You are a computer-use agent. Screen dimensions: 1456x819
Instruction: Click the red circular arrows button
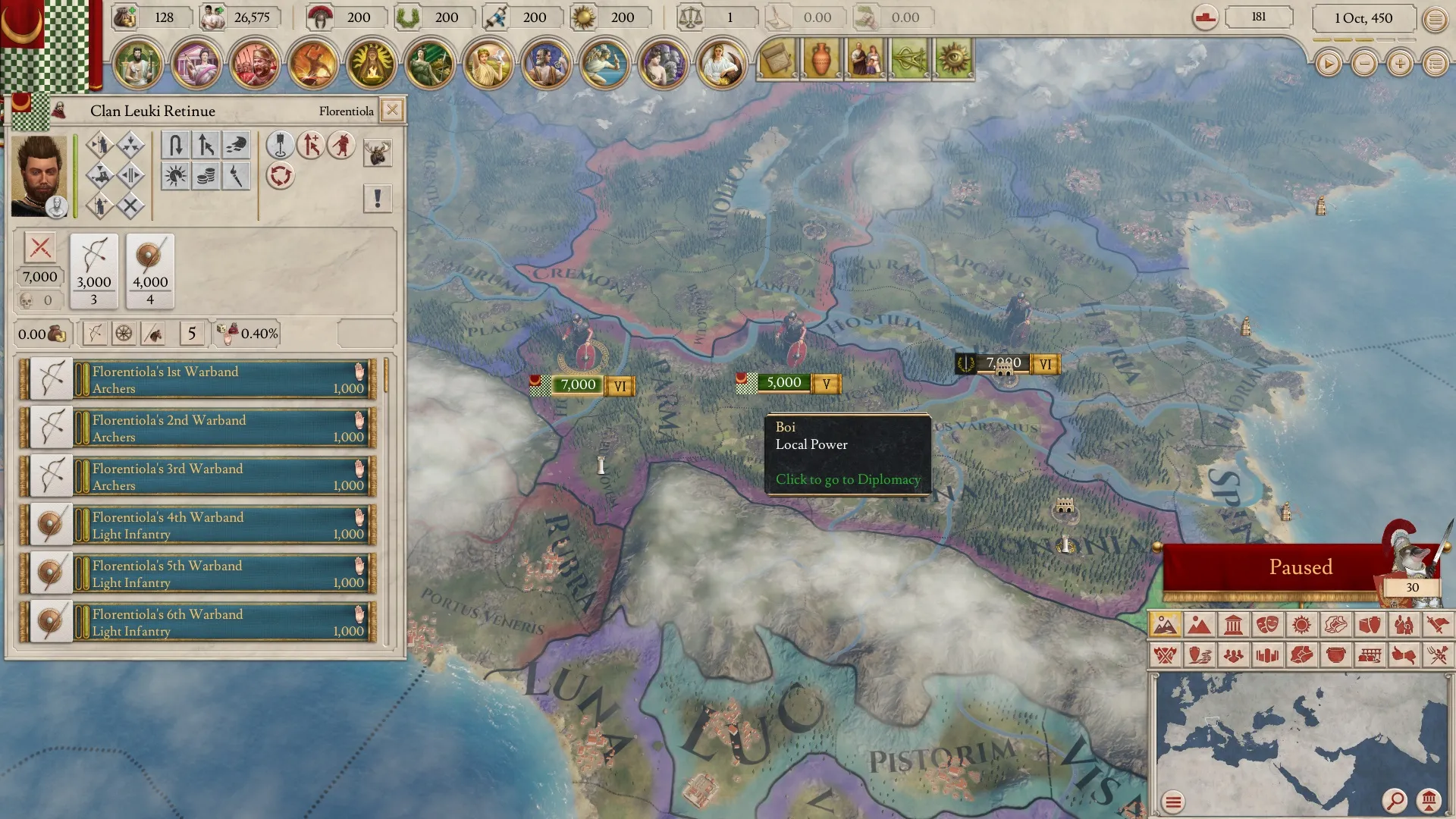click(281, 176)
